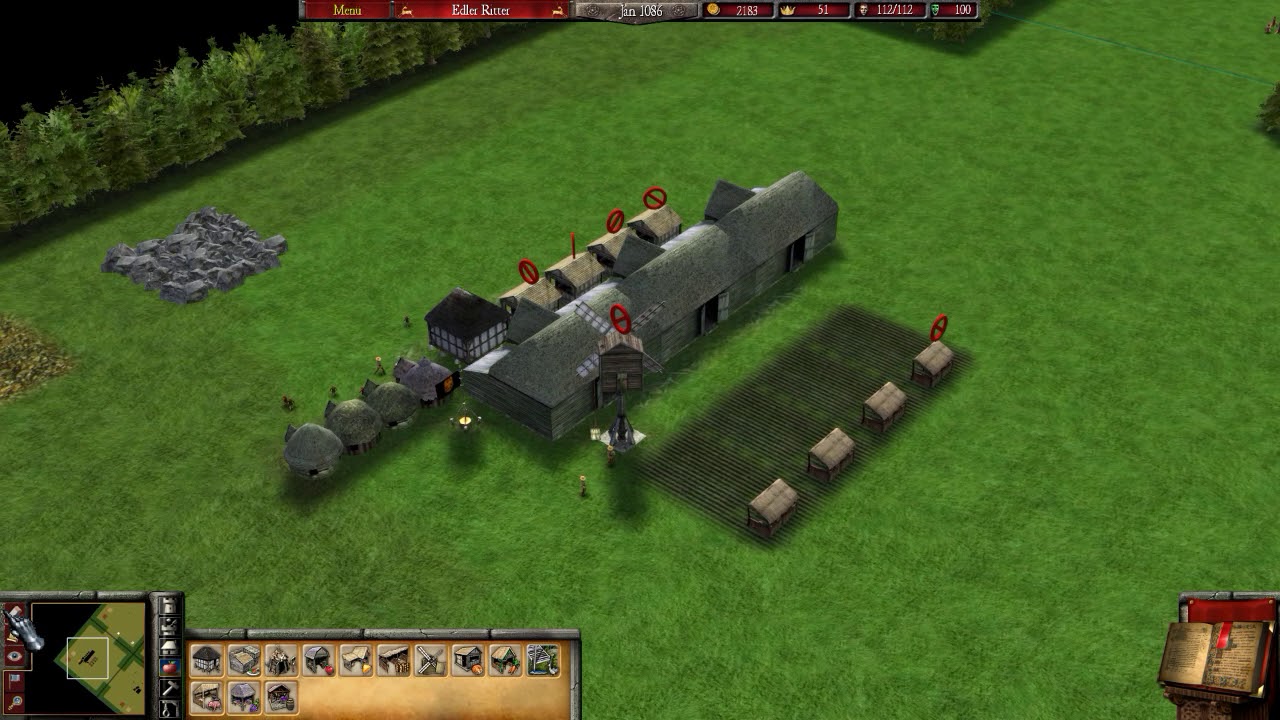This screenshot has height=720, width=1280.
Task: Select the timber-framed granary building icon
Action: (x=207, y=660)
